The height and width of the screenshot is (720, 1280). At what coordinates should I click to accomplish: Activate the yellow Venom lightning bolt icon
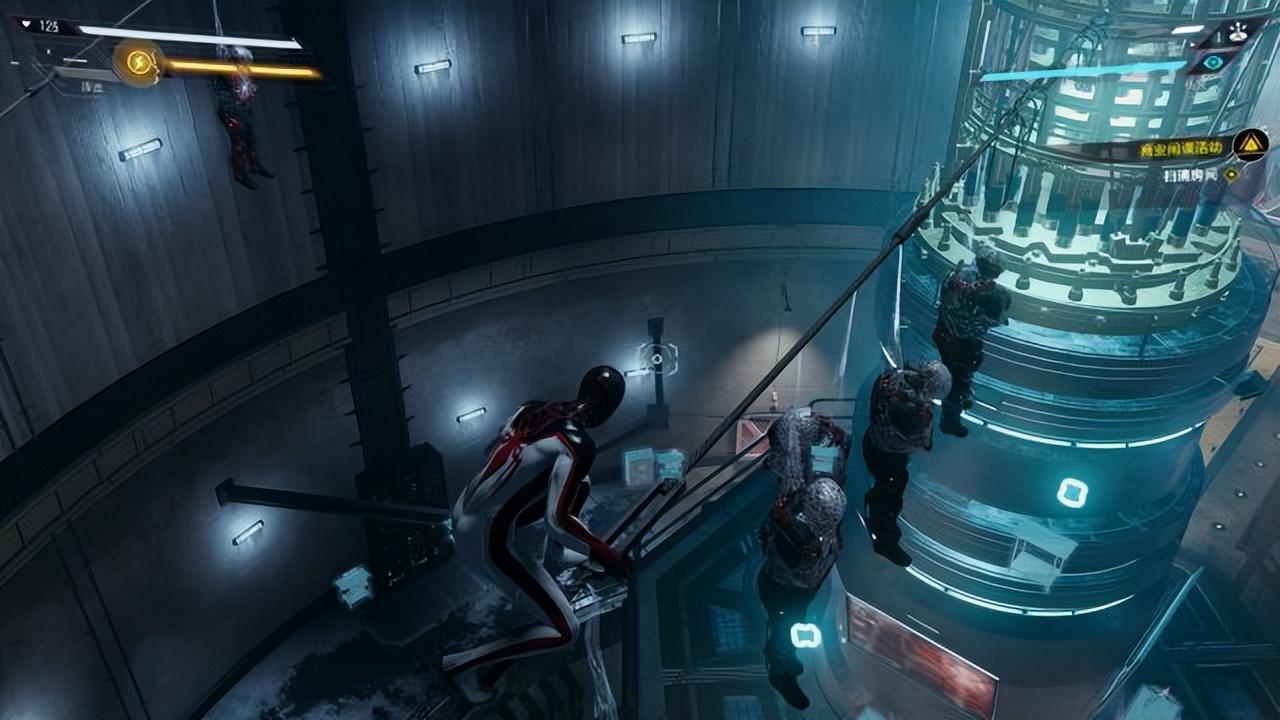[x=138, y=63]
